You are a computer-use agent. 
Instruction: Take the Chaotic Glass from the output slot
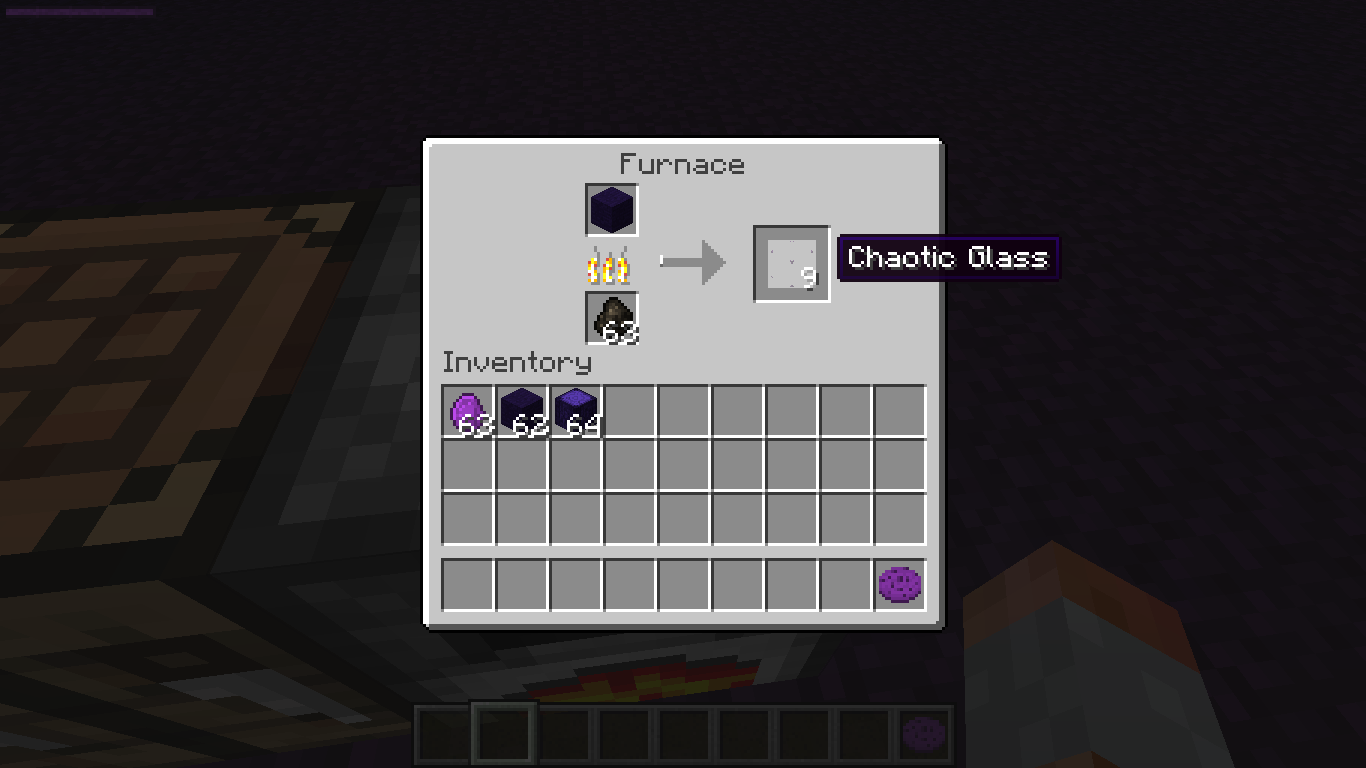point(790,264)
